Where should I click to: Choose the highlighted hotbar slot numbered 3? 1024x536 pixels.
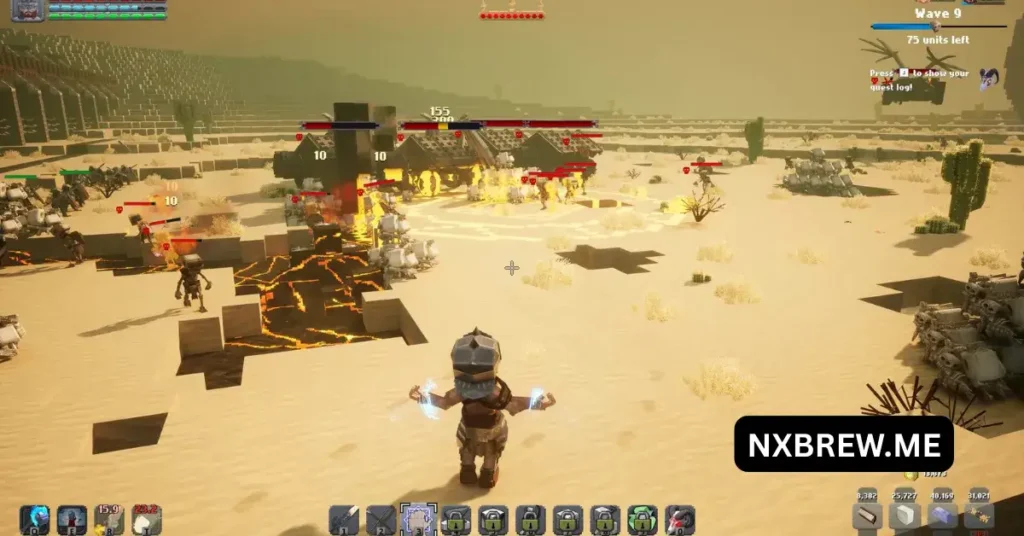[x=418, y=519]
